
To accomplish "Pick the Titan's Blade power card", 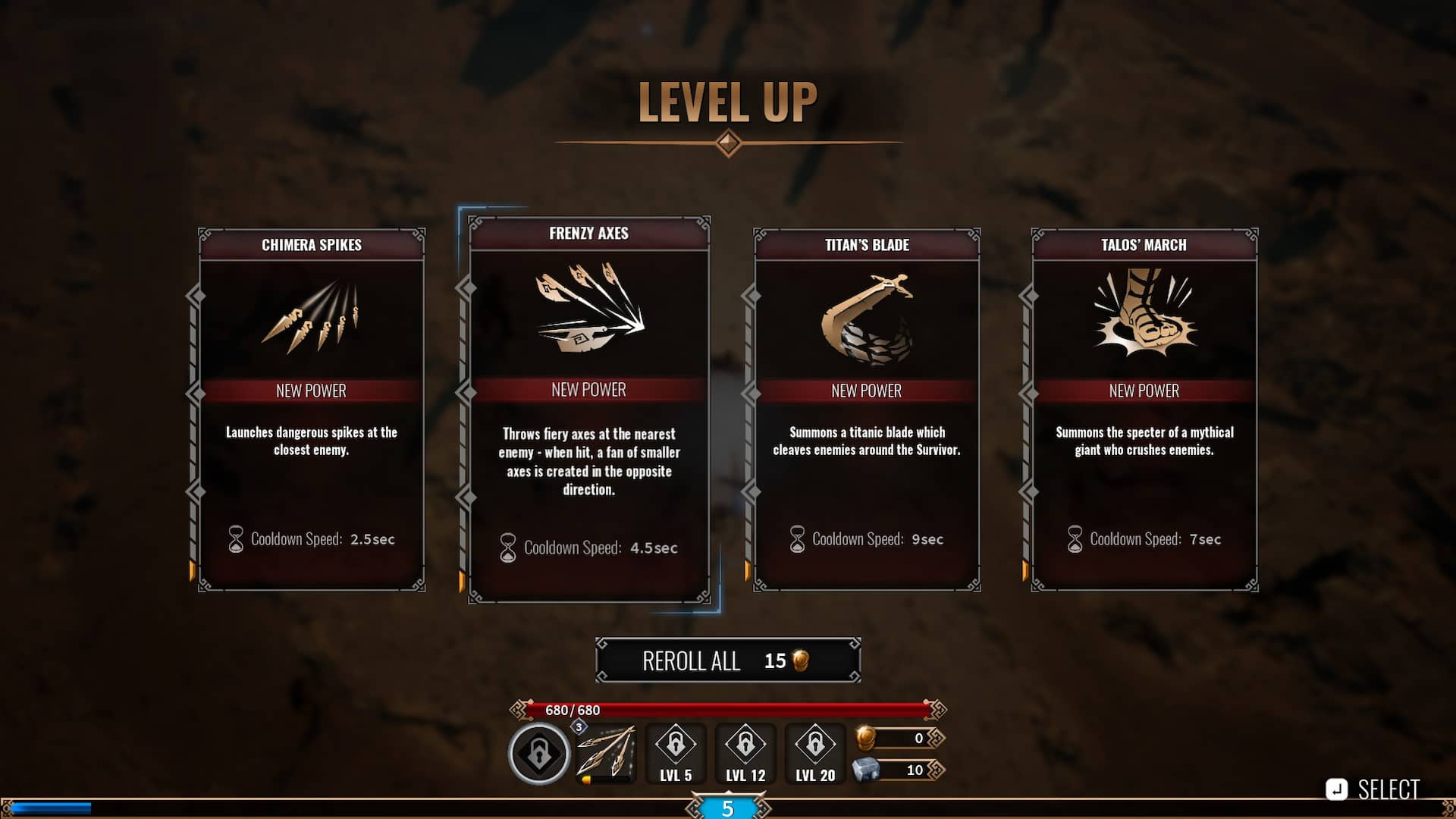I will 867,409.
